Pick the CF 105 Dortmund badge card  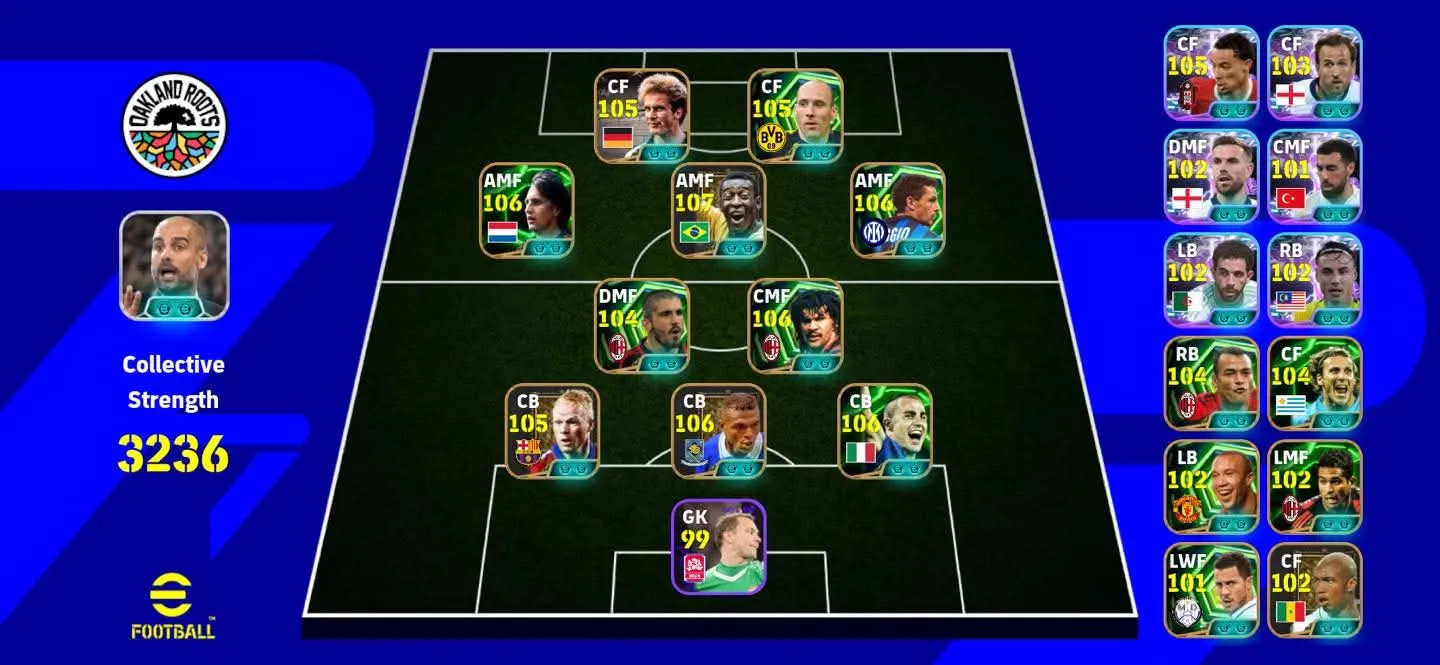pyautogui.click(x=795, y=116)
